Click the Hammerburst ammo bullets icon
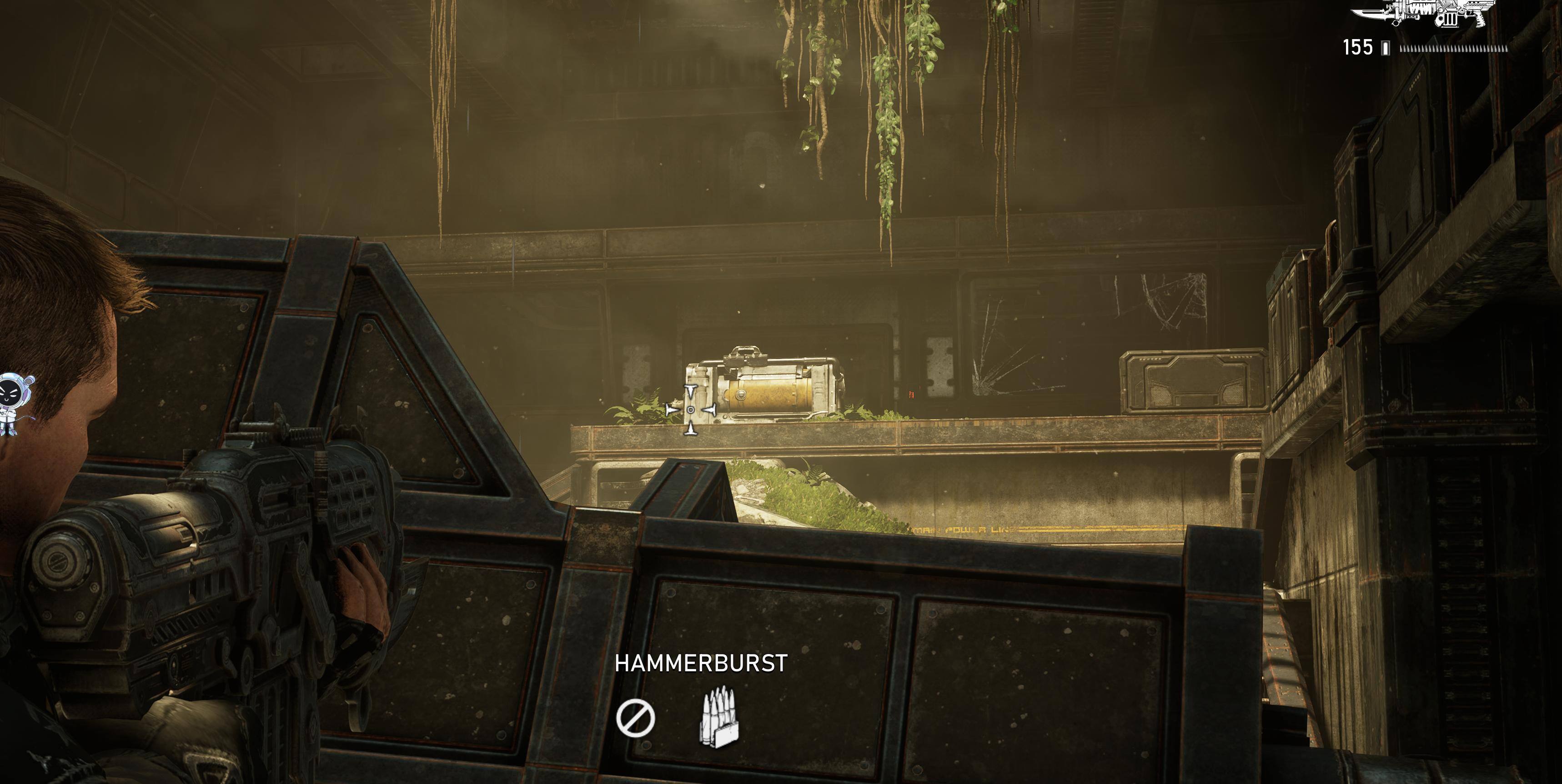Image resolution: width=1562 pixels, height=784 pixels. click(x=720, y=717)
